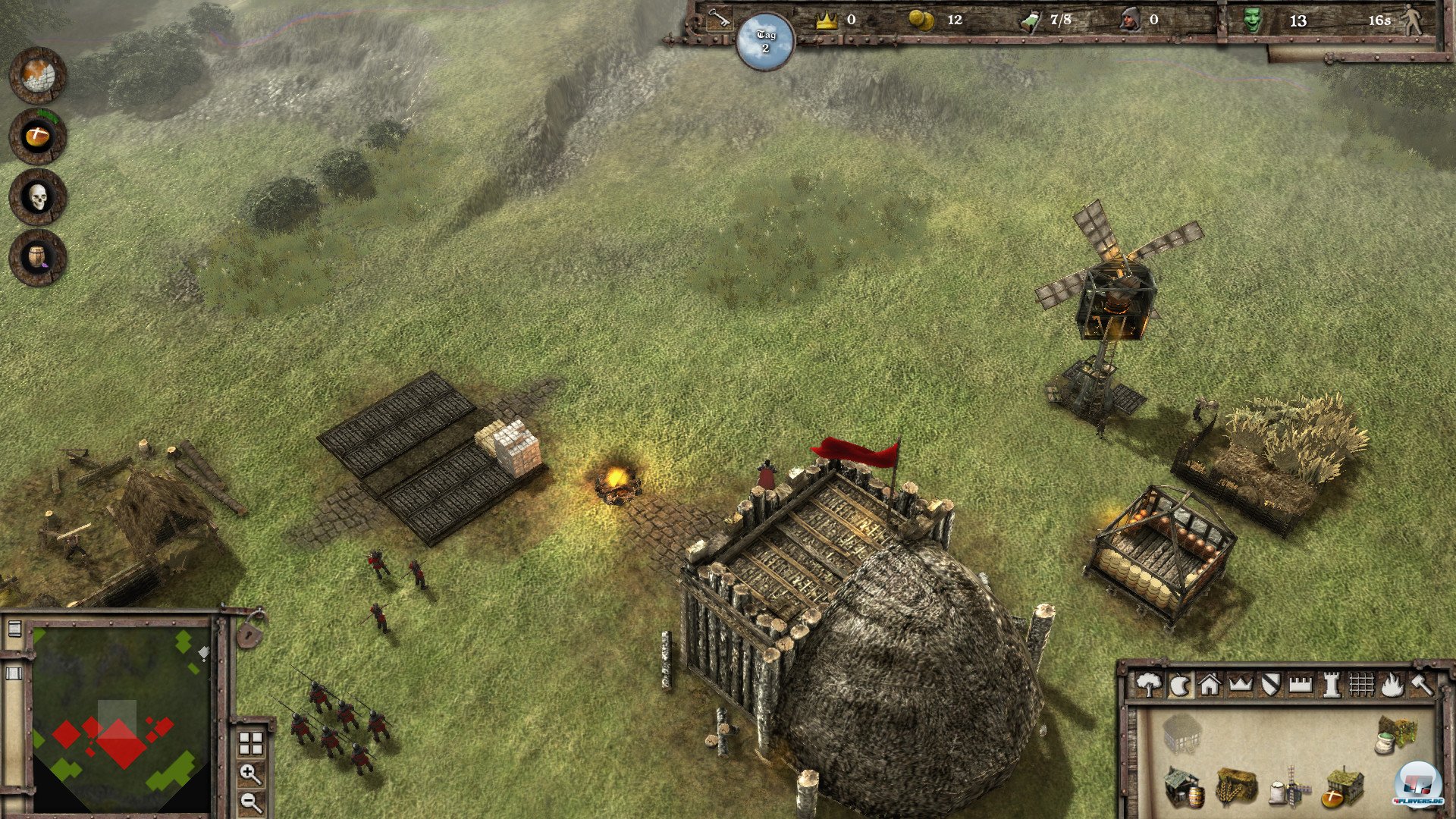Zoom in with the plus magnifier button
This screenshot has height=819, width=1456.
tap(251, 774)
